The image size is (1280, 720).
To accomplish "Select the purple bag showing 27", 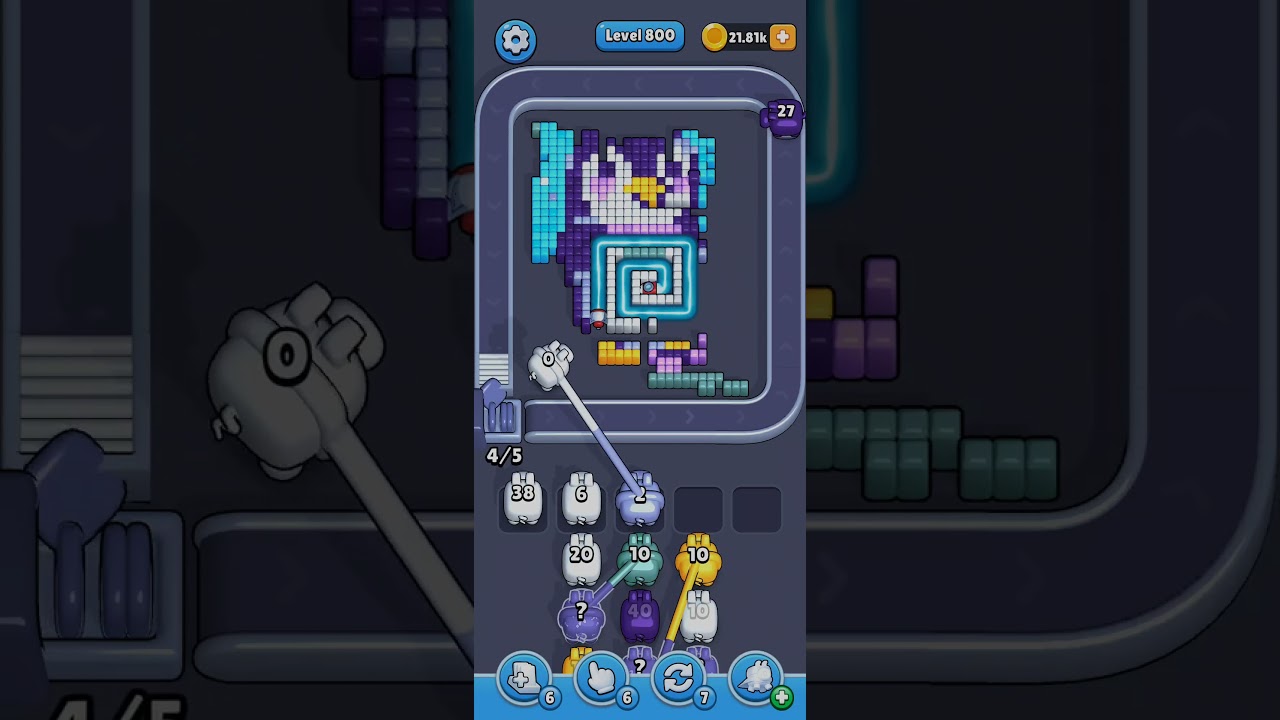I will (x=783, y=115).
